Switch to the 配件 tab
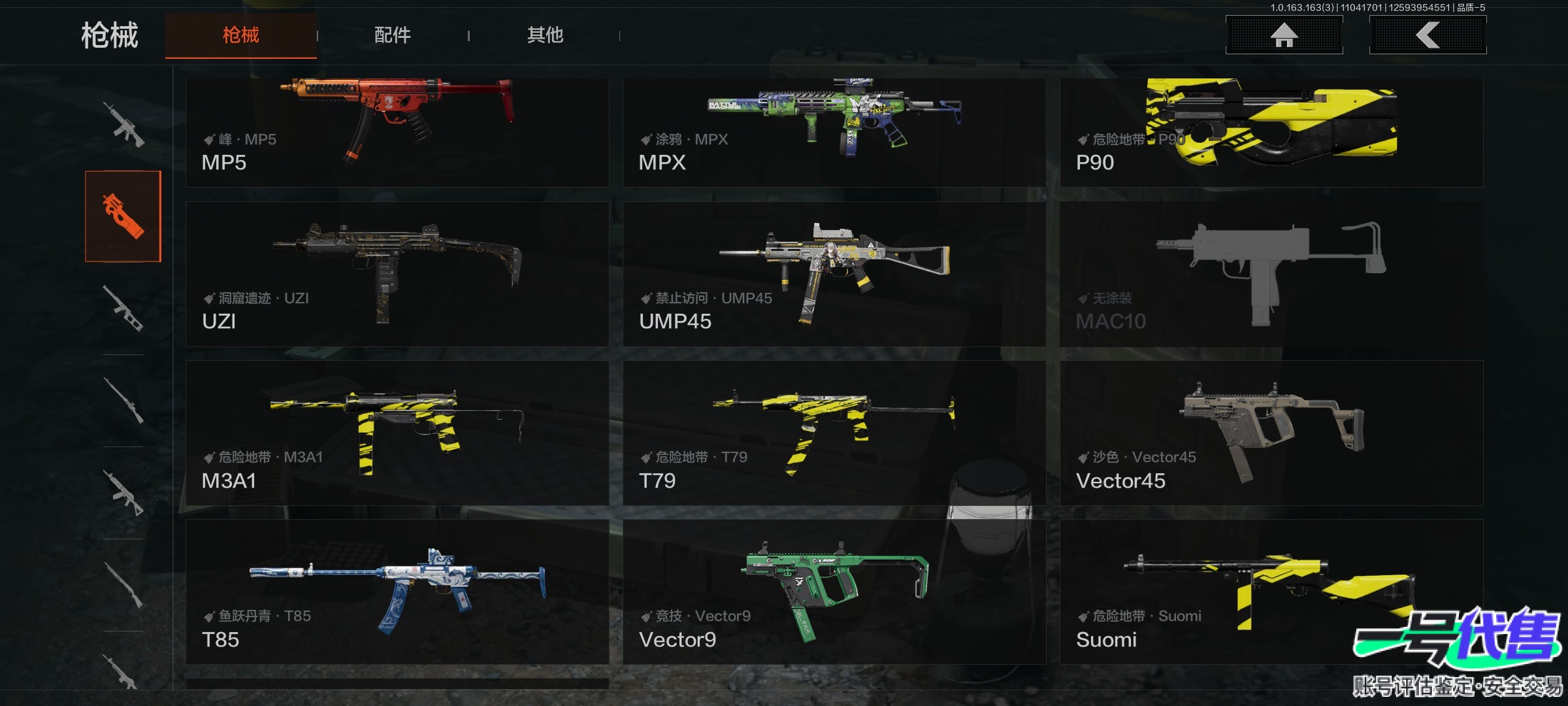 [392, 35]
